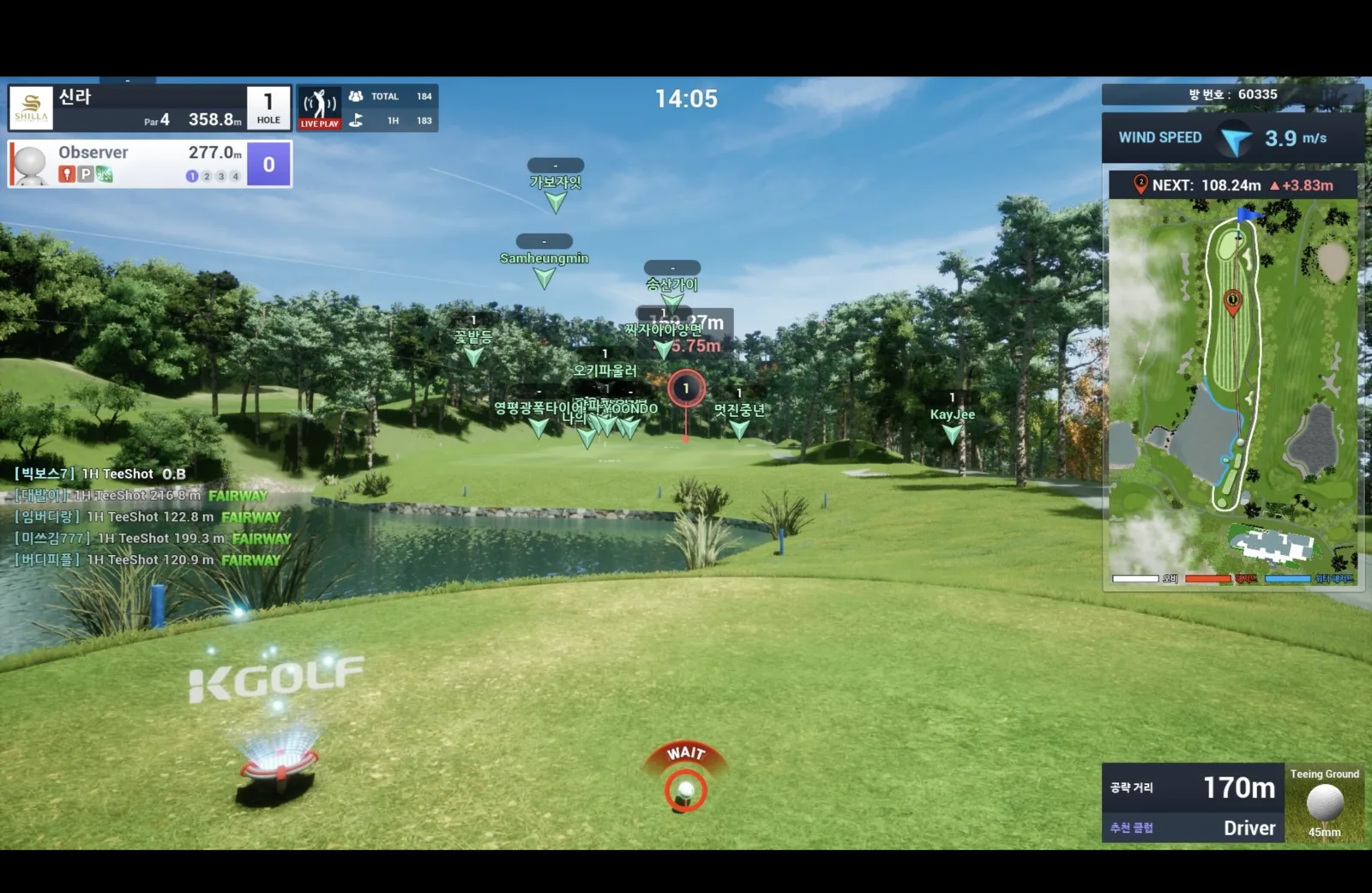
Task: Click the blue wind direction arrow icon
Action: pyautogui.click(x=1235, y=137)
